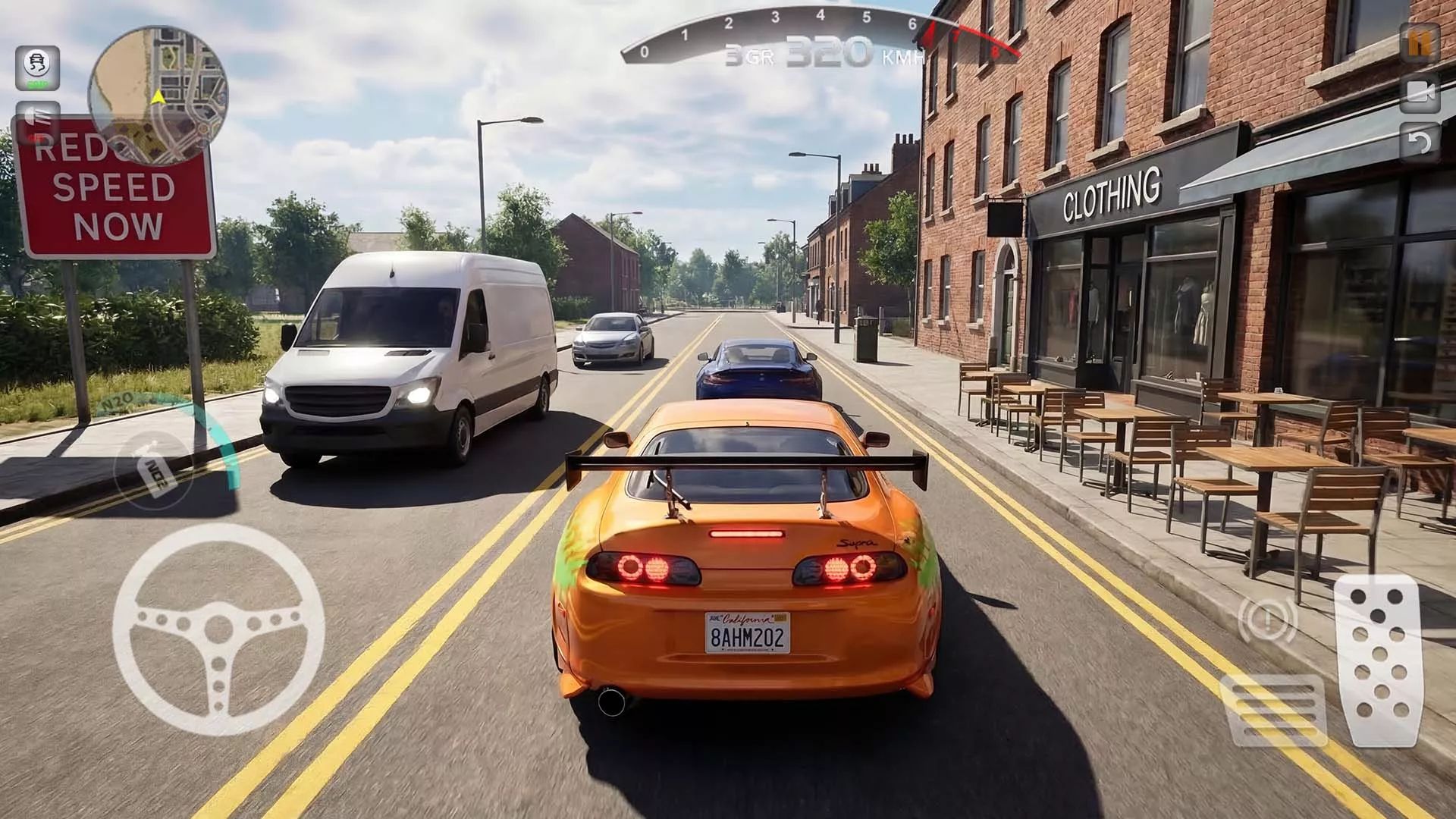Screen dimensions: 1456x819
Task: Tap the brake pedal
Action: (x=1274, y=709)
